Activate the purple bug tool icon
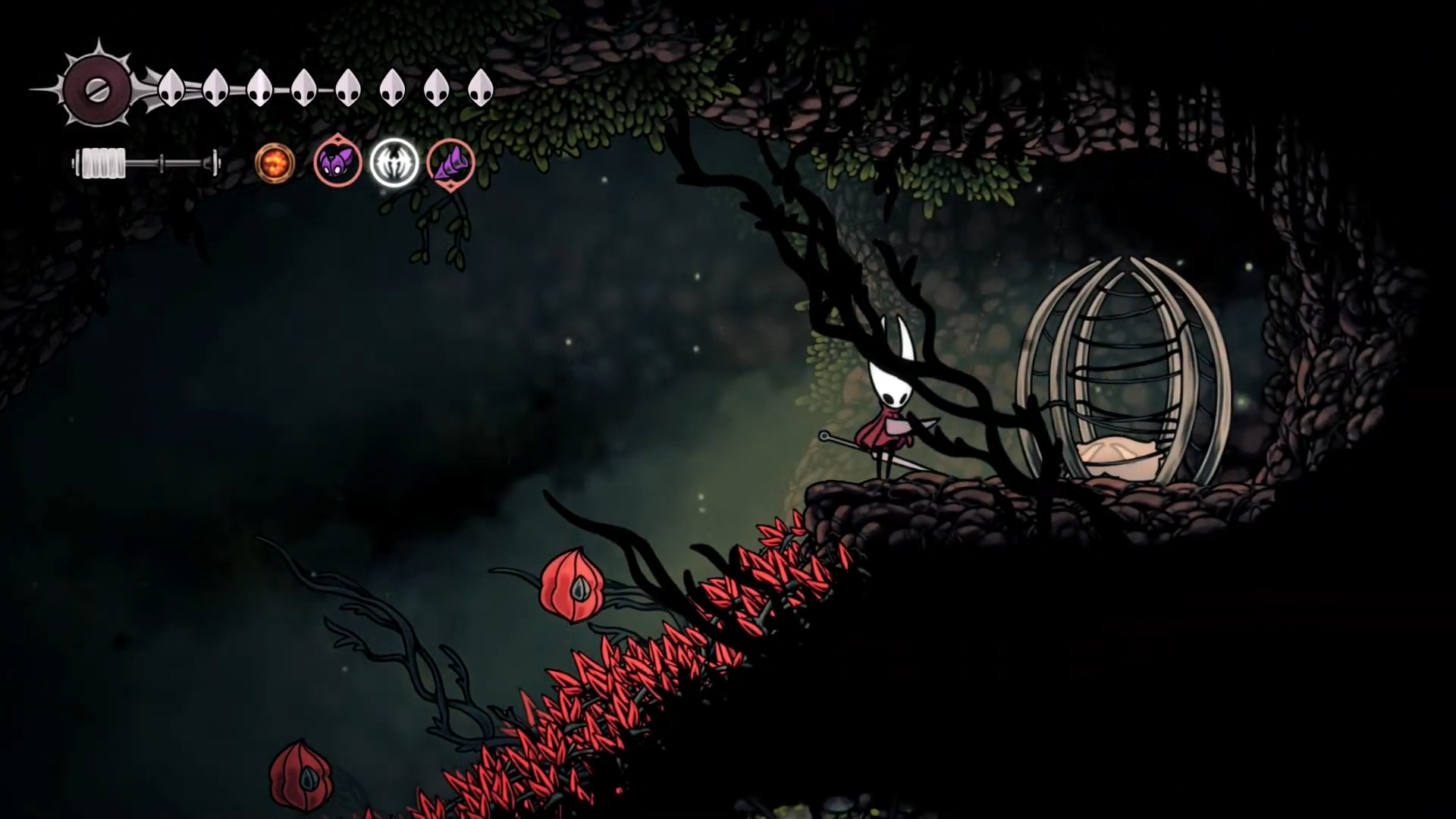 tap(337, 162)
